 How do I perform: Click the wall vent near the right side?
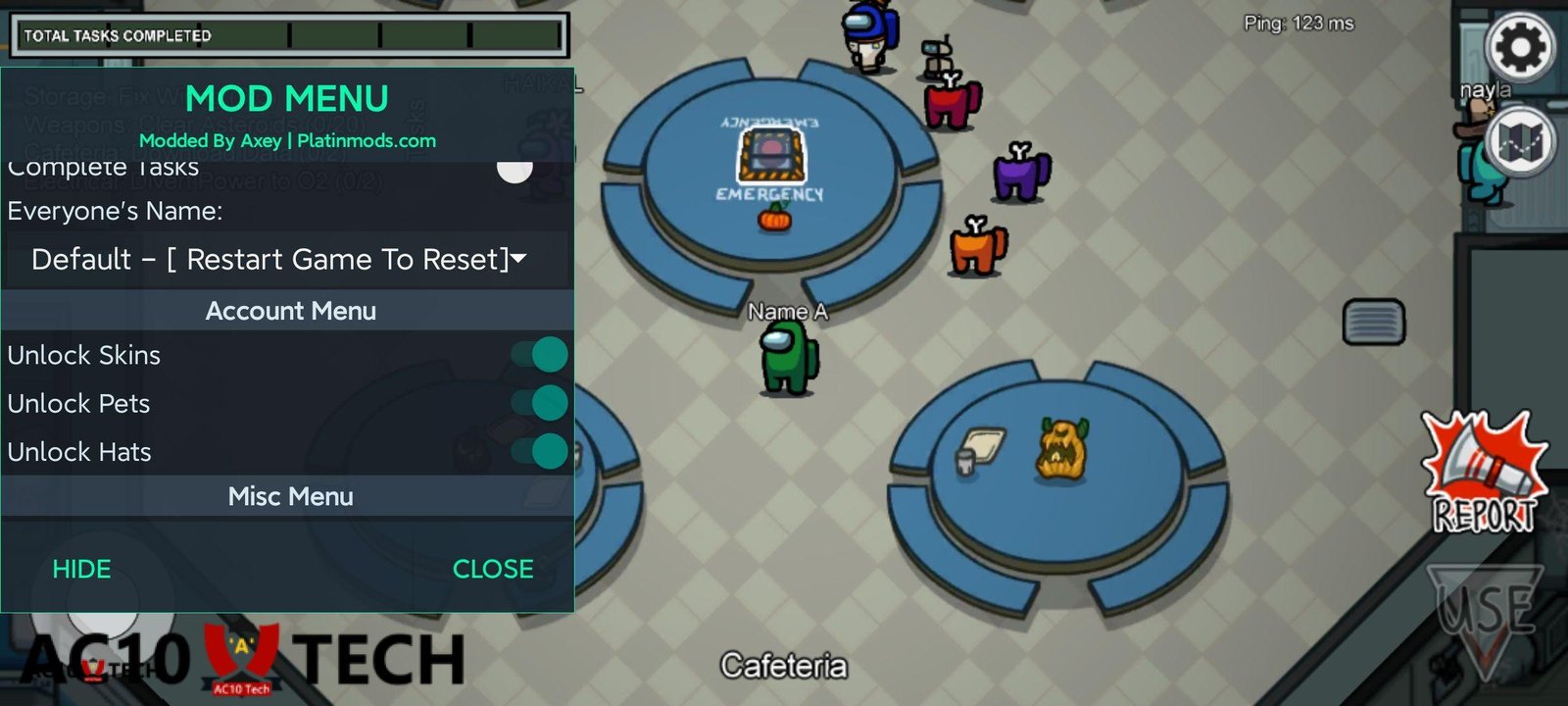point(1375,321)
